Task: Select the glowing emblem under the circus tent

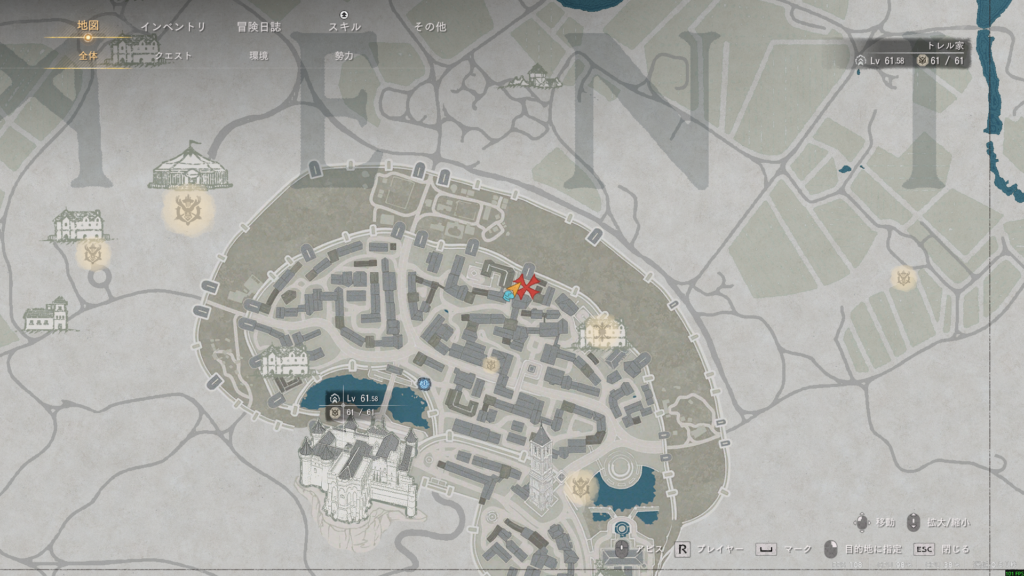Action: [x=185, y=209]
